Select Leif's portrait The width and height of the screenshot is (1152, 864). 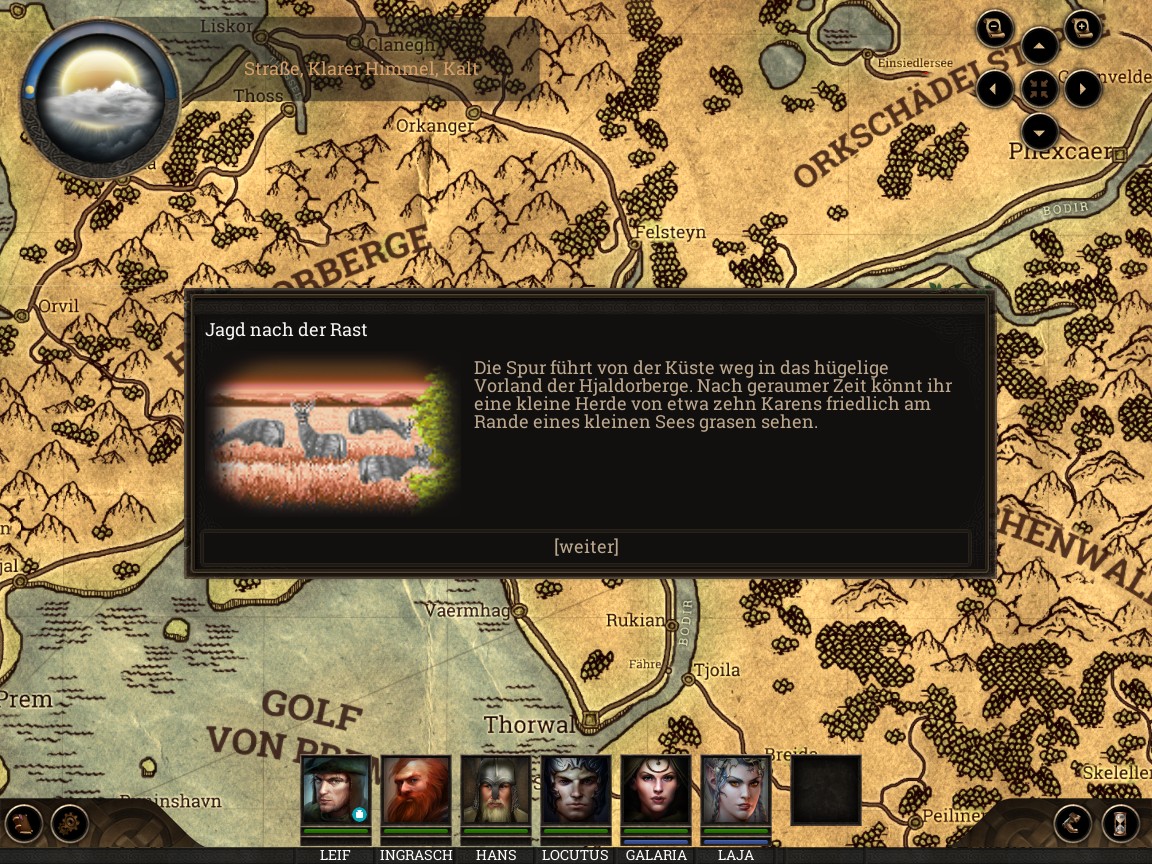point(336,790)
